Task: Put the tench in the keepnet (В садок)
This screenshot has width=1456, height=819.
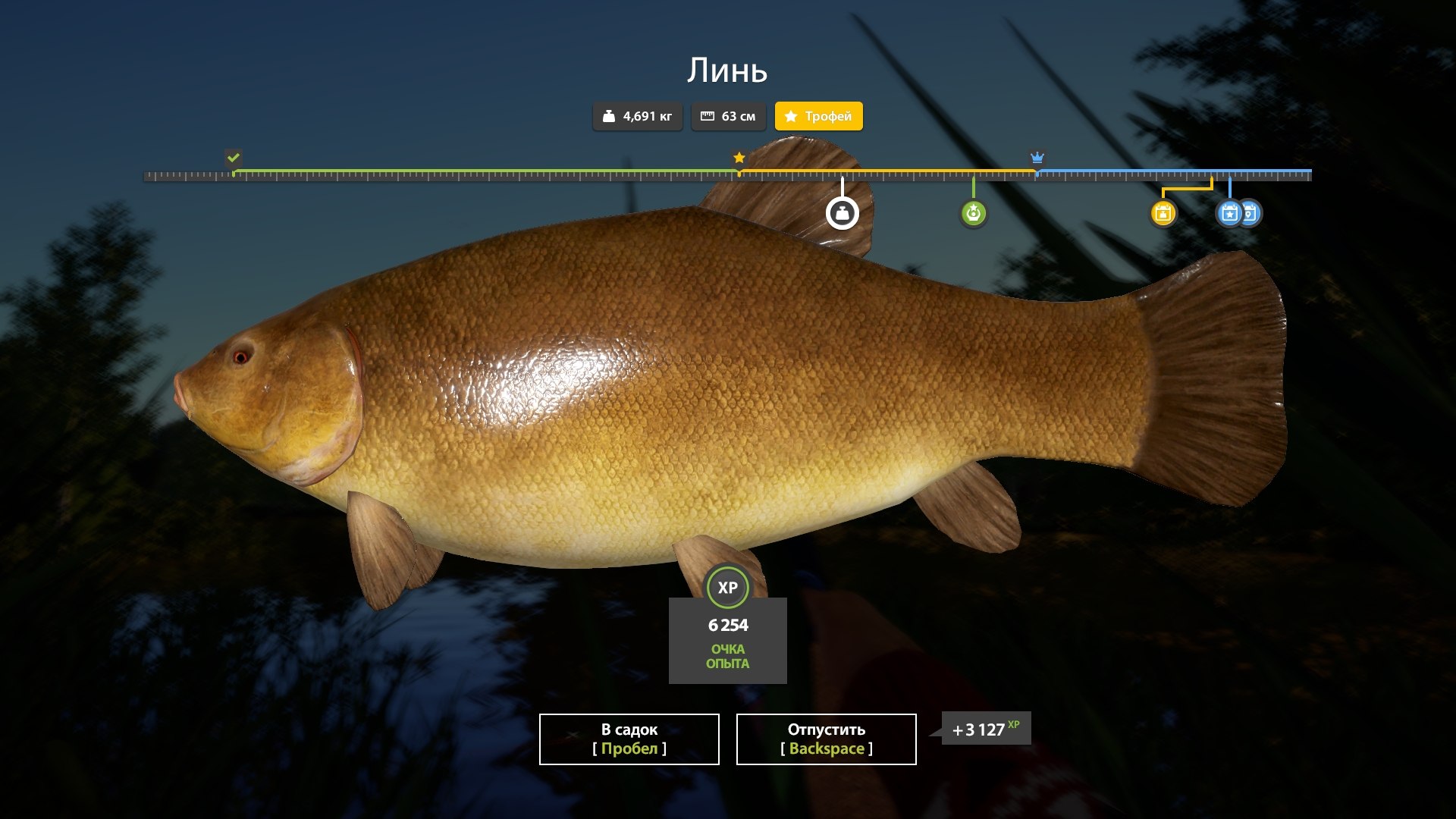Action: pyautogui.click(x=629, y=739)
